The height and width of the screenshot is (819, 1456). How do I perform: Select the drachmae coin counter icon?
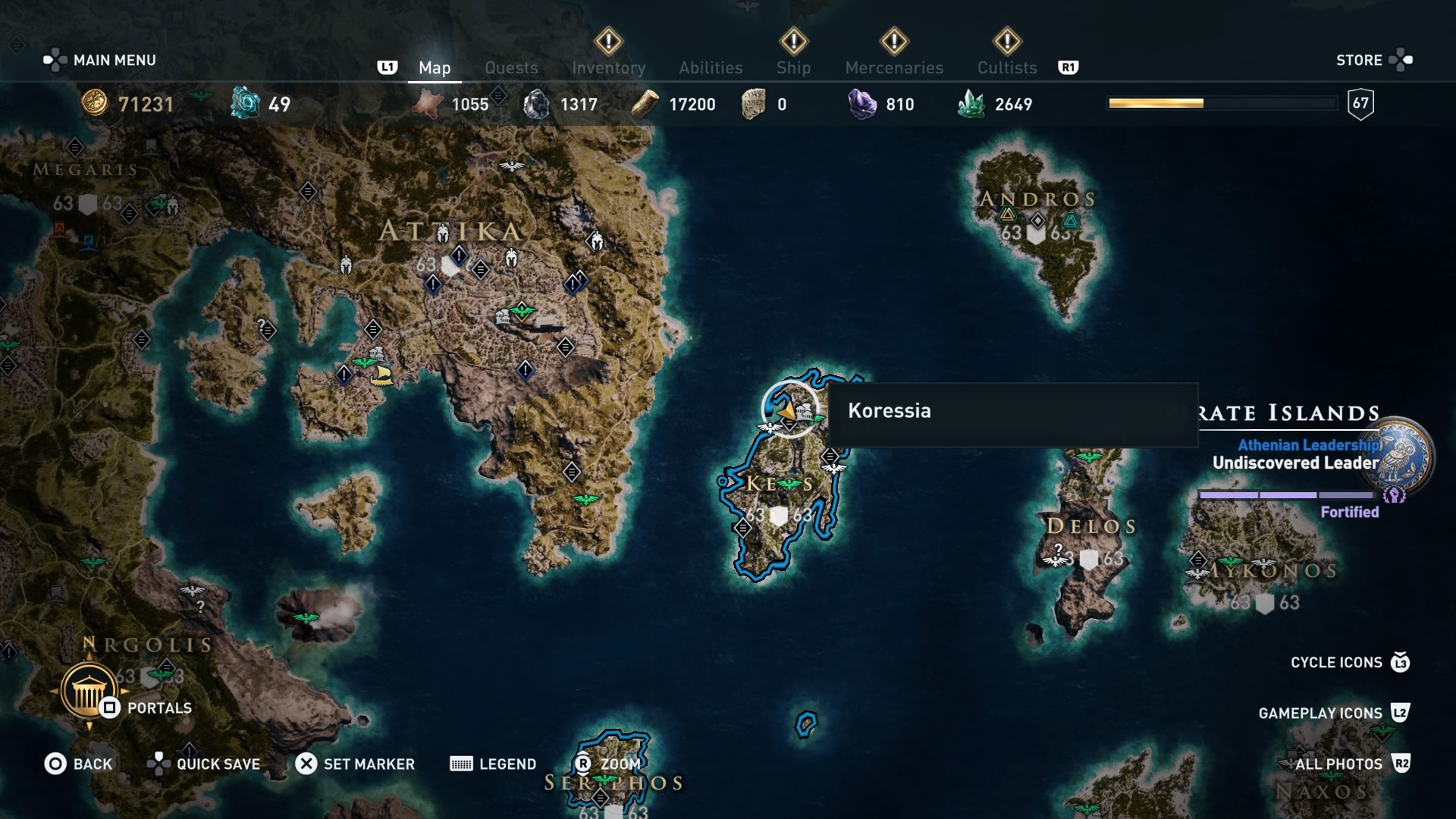(94, 105)
